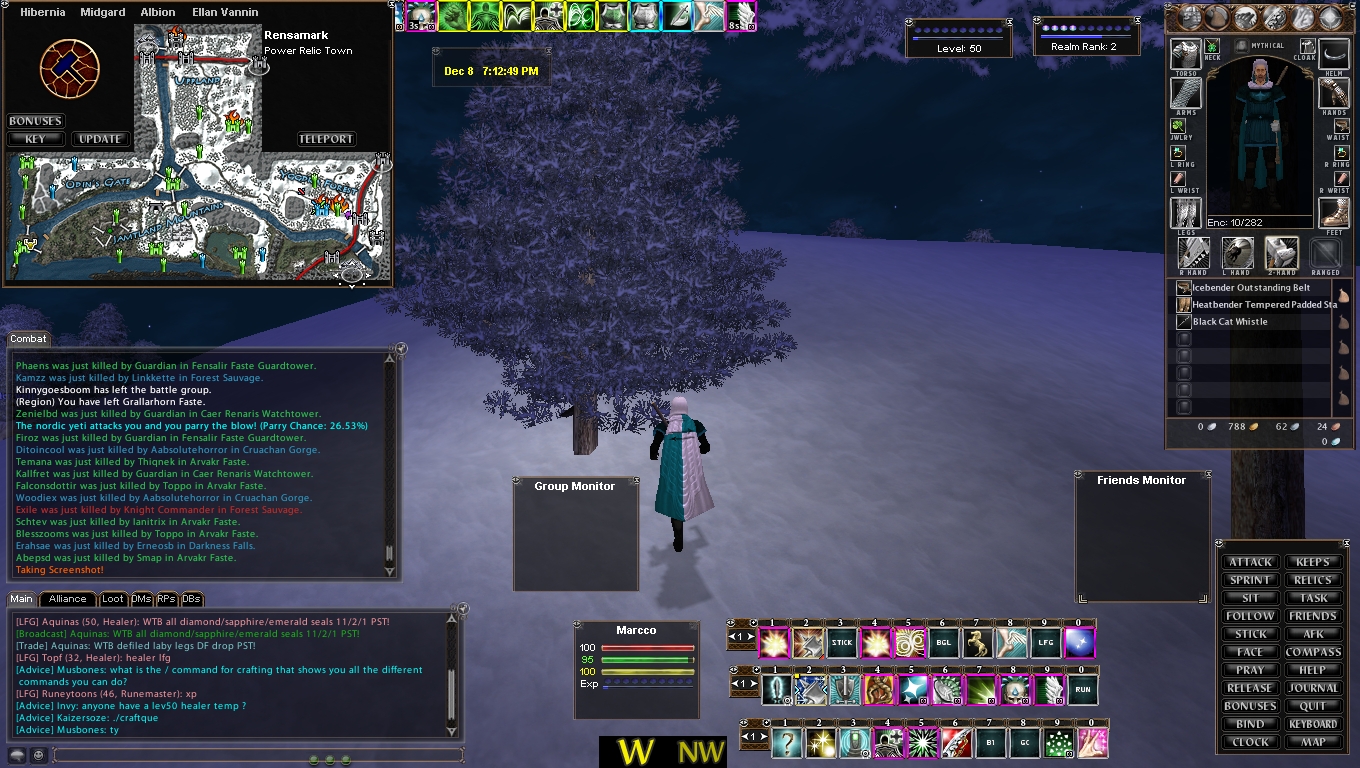Click the QUIT button
The image size is (1360, 768).
[1313, 706]
